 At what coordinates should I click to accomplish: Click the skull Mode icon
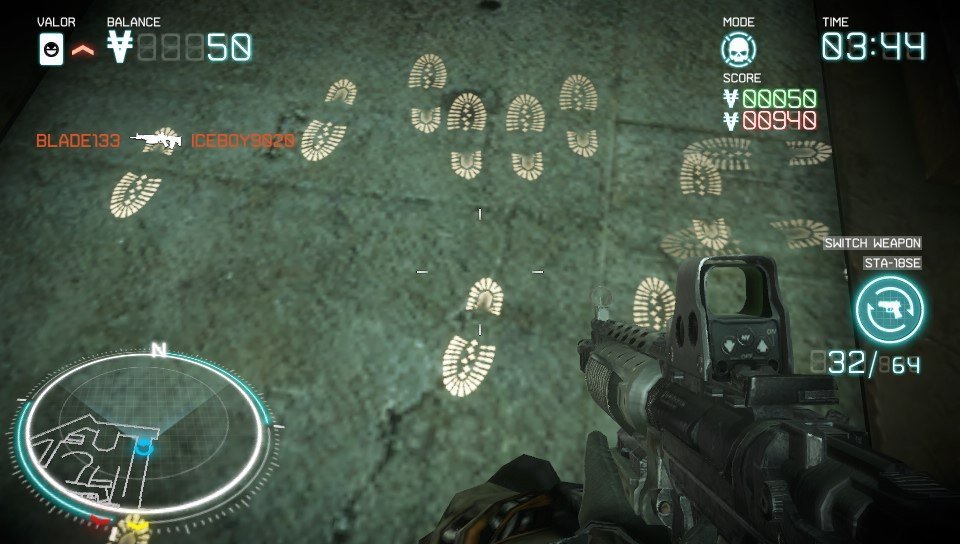[739, 49]
